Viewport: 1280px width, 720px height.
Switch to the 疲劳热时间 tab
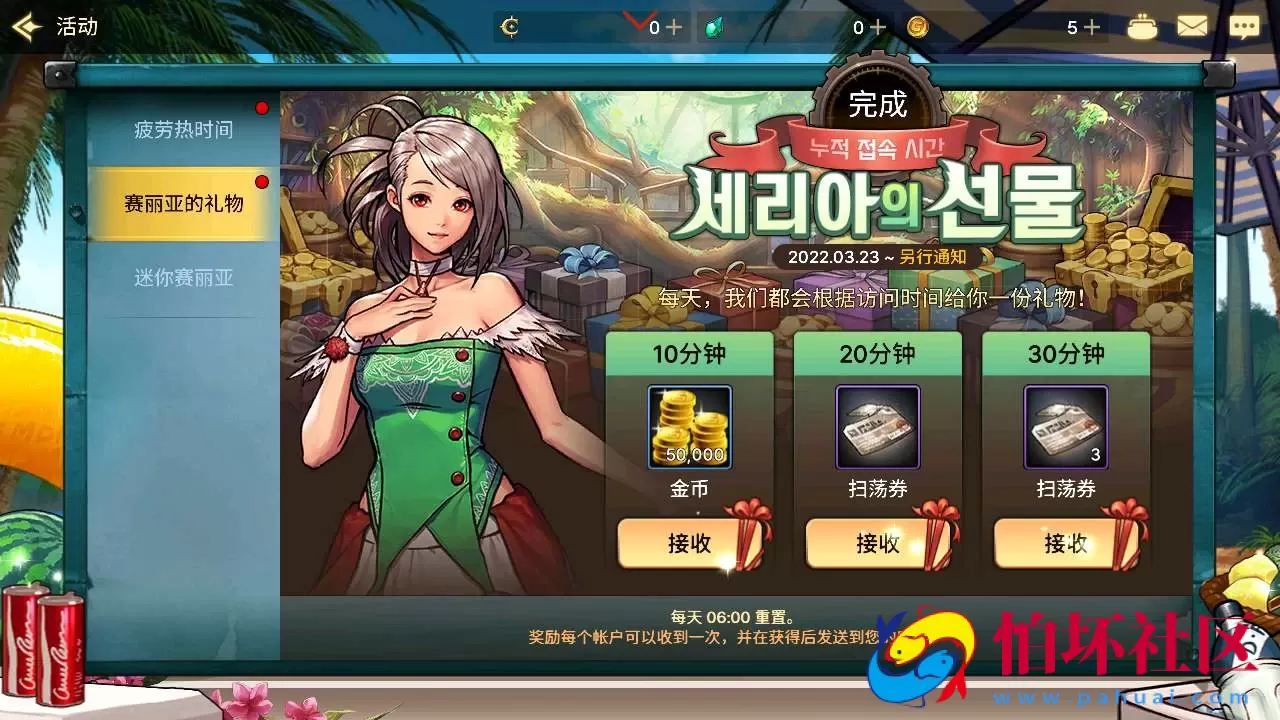186,128
